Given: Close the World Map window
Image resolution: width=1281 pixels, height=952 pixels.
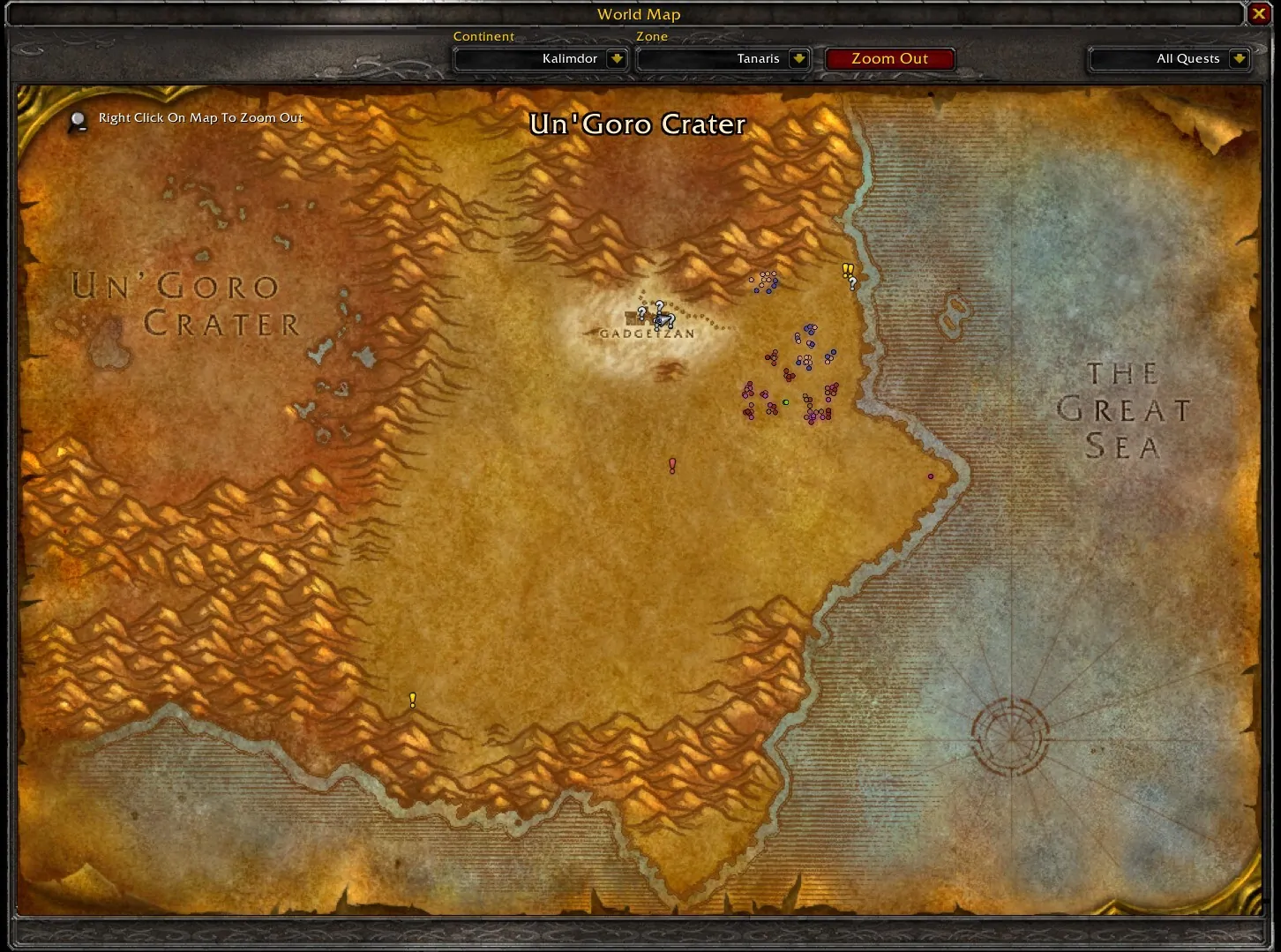Looking at the screenshot, I should [1259, 14].
